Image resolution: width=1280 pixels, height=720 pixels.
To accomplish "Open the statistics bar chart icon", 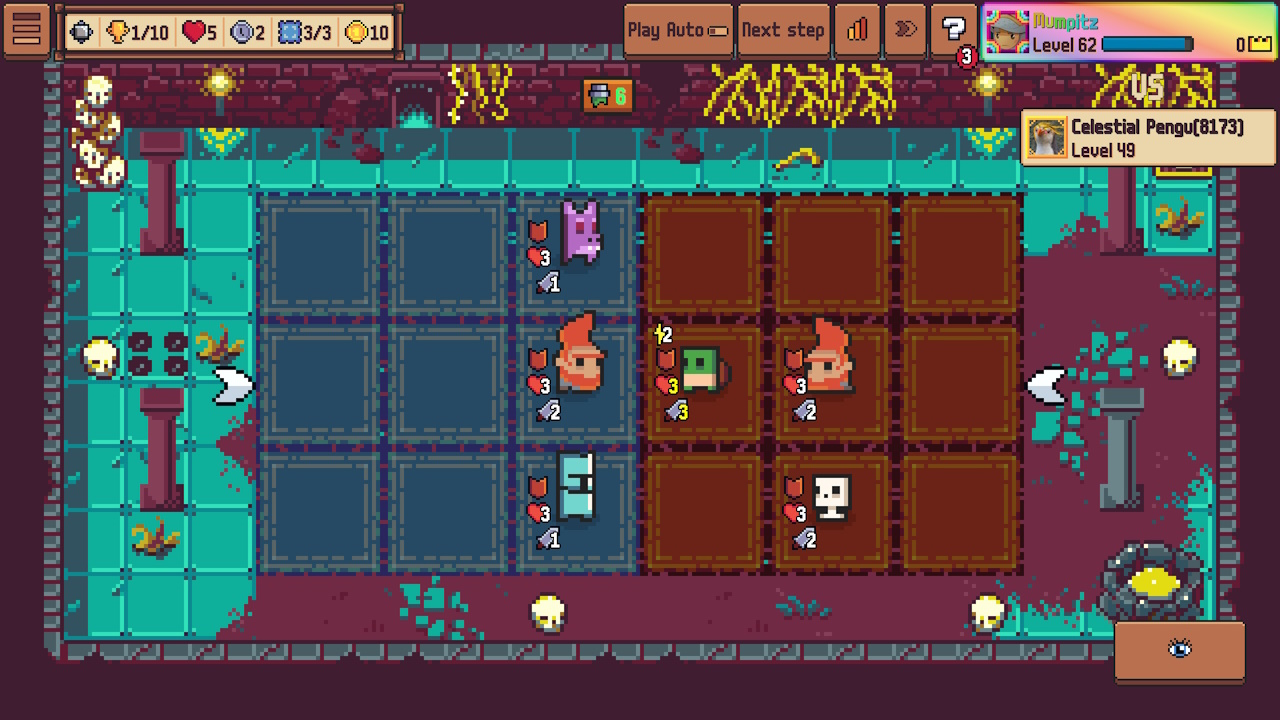I will pyautogui.click(x=857, y=29).
